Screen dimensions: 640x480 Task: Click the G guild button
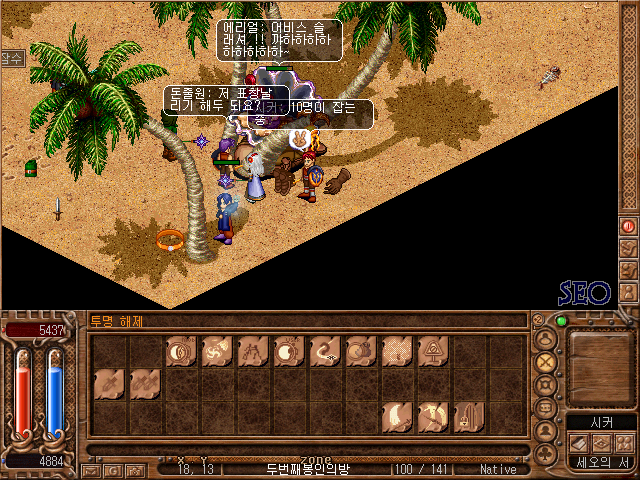pyautogui.click(x=111, y=470)
